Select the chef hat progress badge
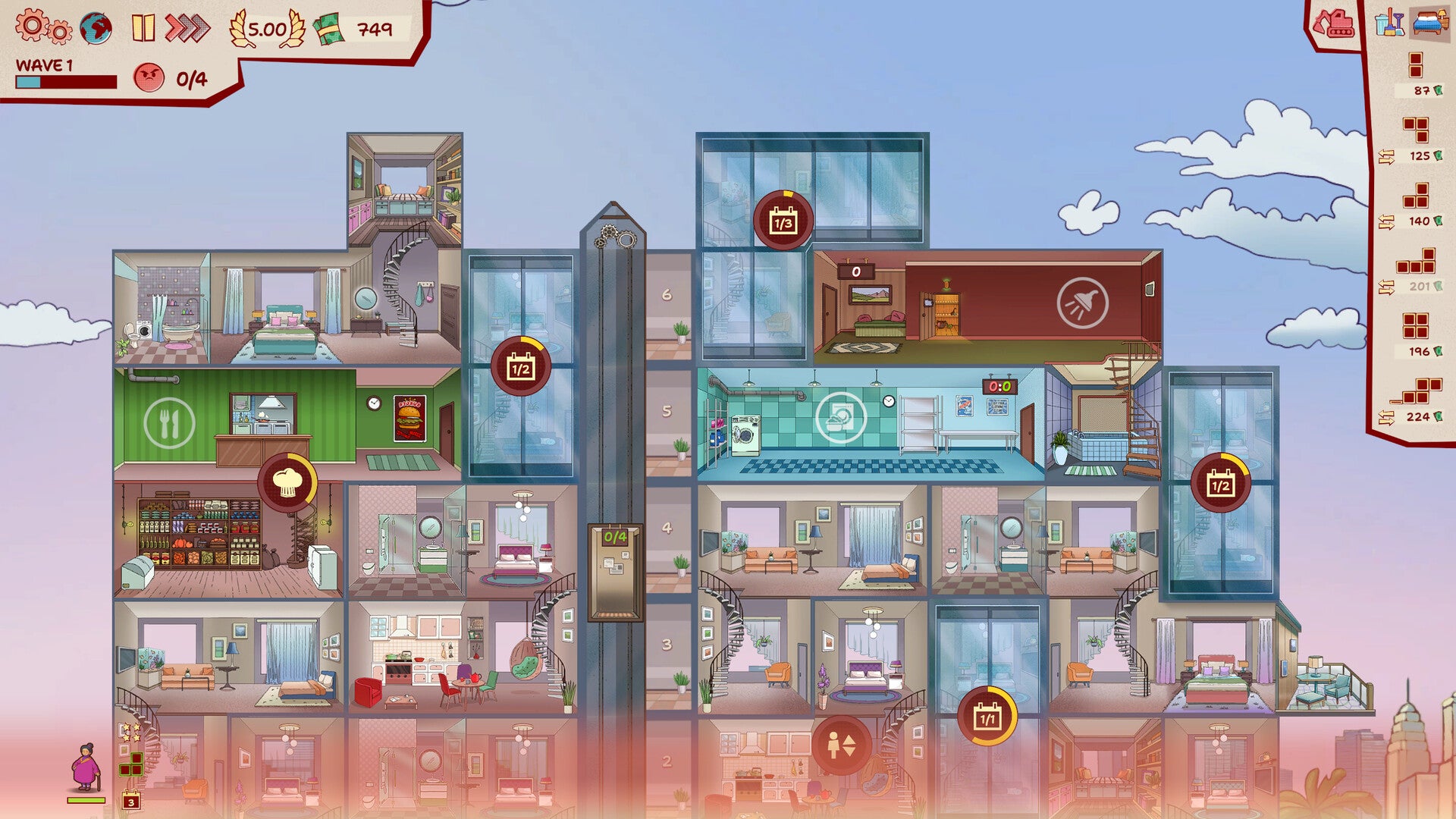The width and height of the screenshot is (1456, 819). coord(287,483)
